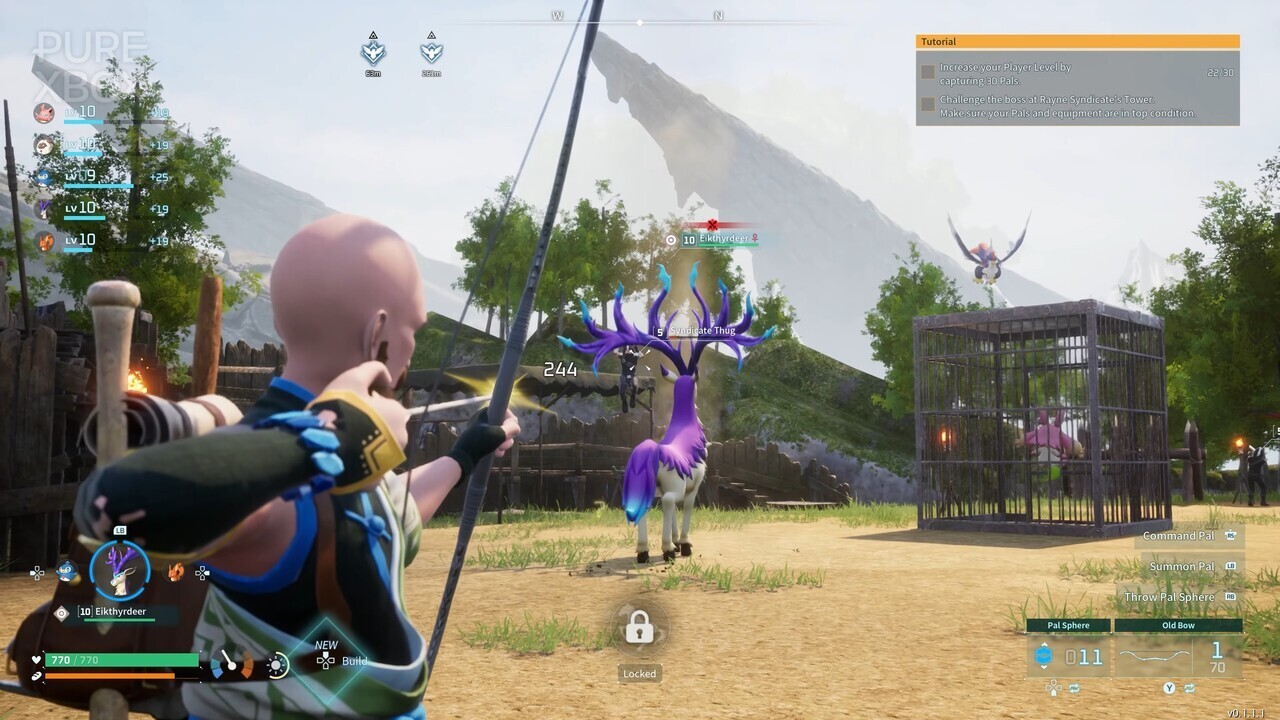Click the white fluffy pal party portrait

tap(44, 145)
